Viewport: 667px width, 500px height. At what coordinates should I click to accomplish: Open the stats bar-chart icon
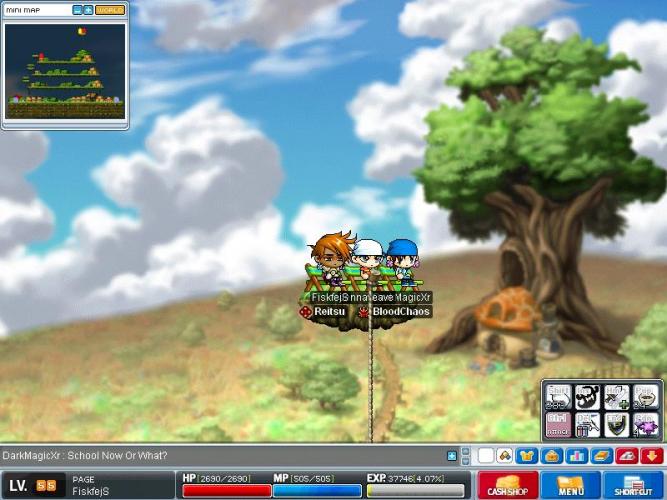click(x=576, y=456)
